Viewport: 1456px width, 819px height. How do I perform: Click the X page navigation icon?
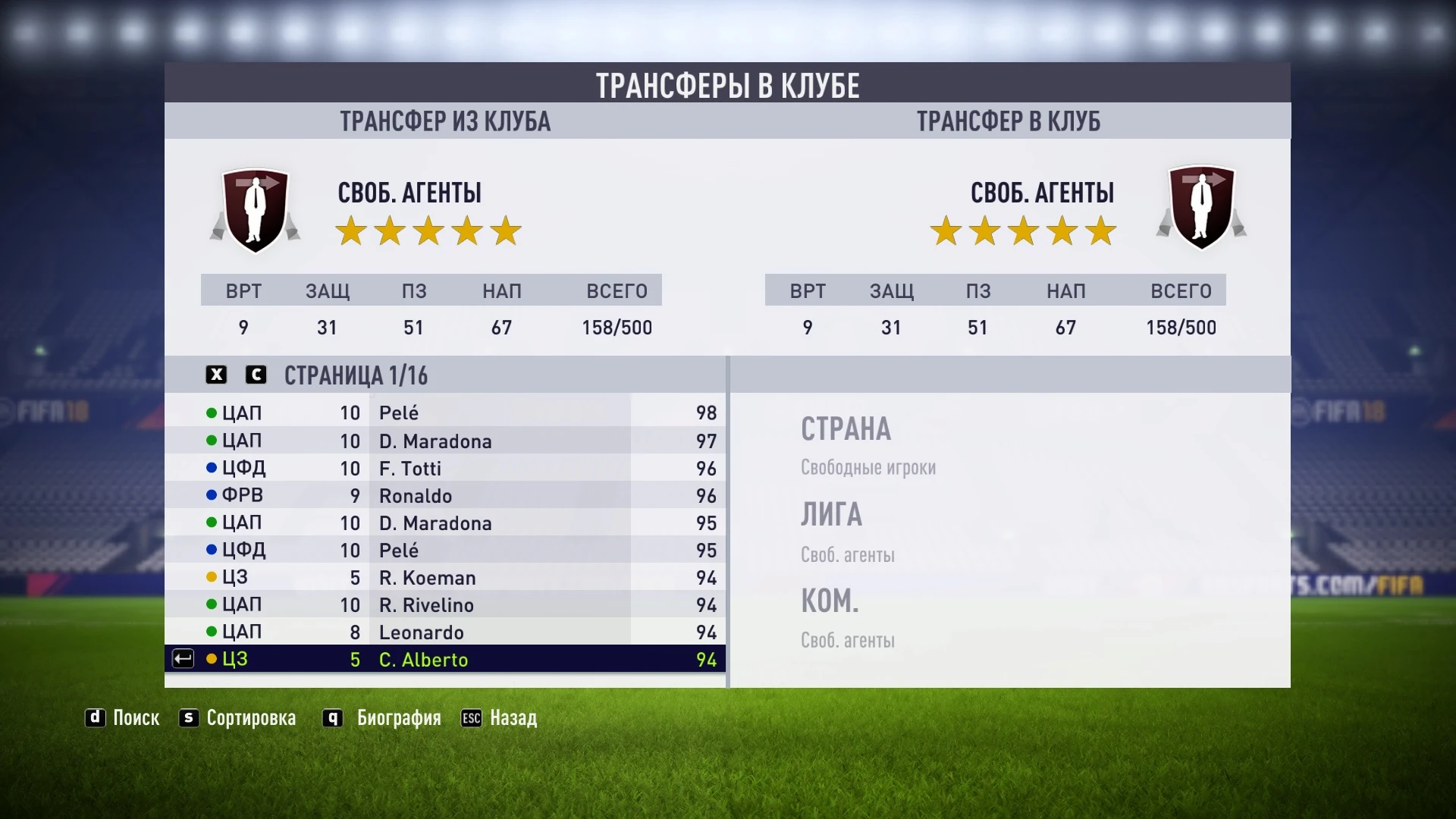click(215, 375)
